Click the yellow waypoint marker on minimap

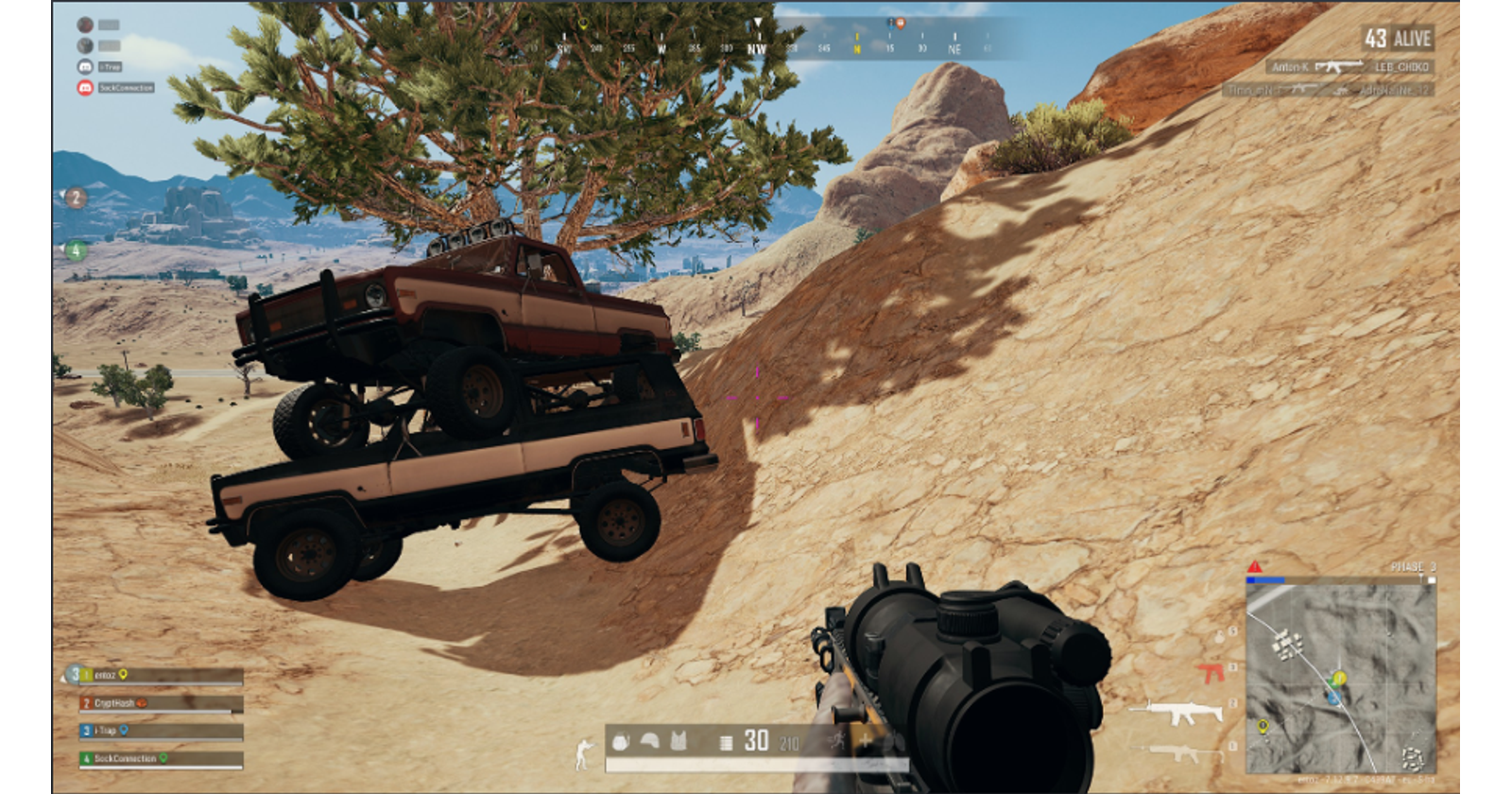1263,727
